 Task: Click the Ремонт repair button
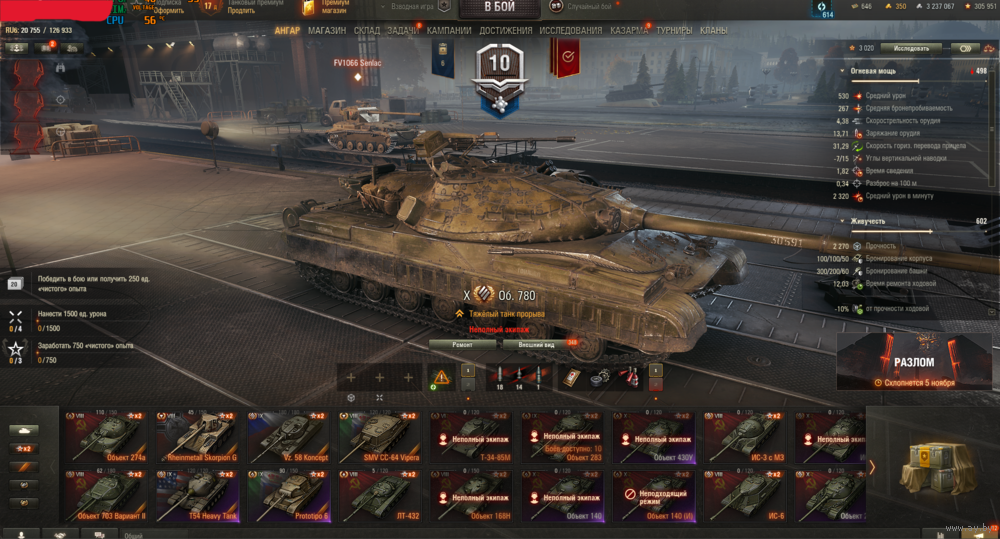coord(463,344)
